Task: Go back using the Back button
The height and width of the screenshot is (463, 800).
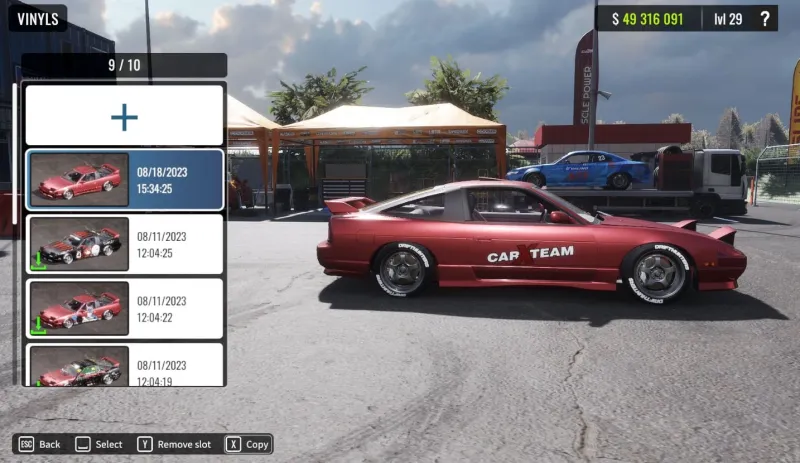Action: [39, 444]
